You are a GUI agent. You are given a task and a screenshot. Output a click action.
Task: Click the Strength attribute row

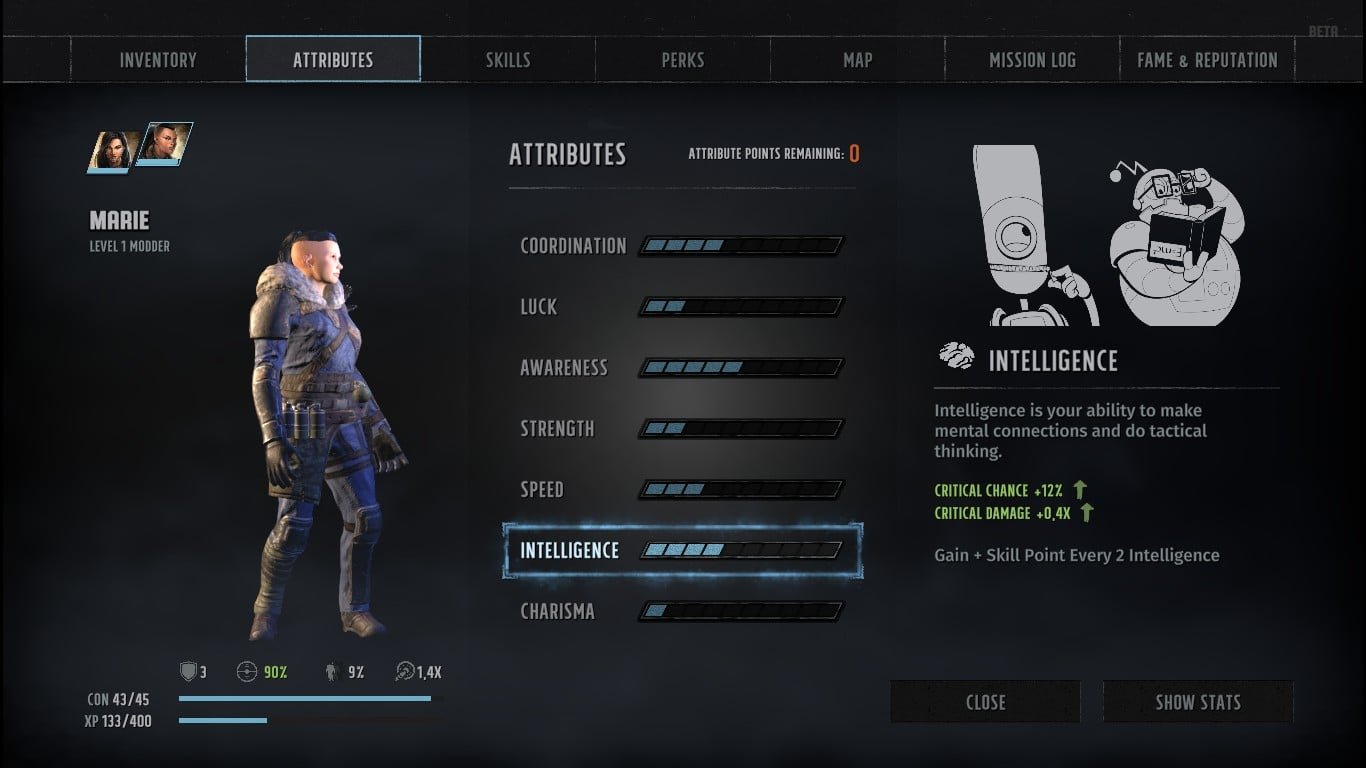click(x=682, y=429)
